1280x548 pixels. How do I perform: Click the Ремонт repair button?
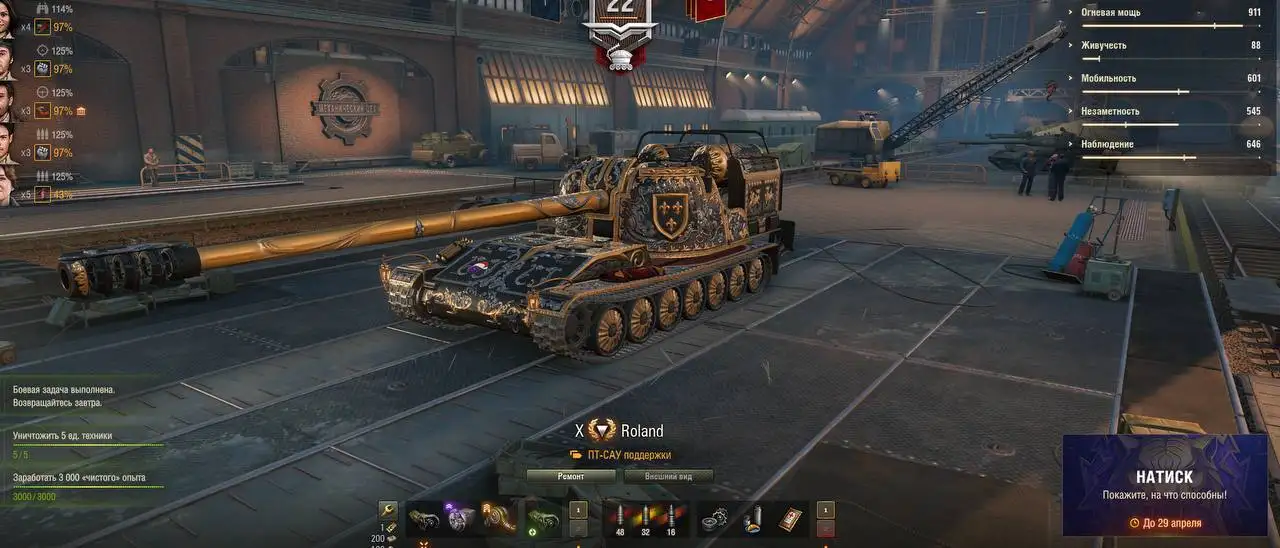pyautogui.click(x=570, y=476)
